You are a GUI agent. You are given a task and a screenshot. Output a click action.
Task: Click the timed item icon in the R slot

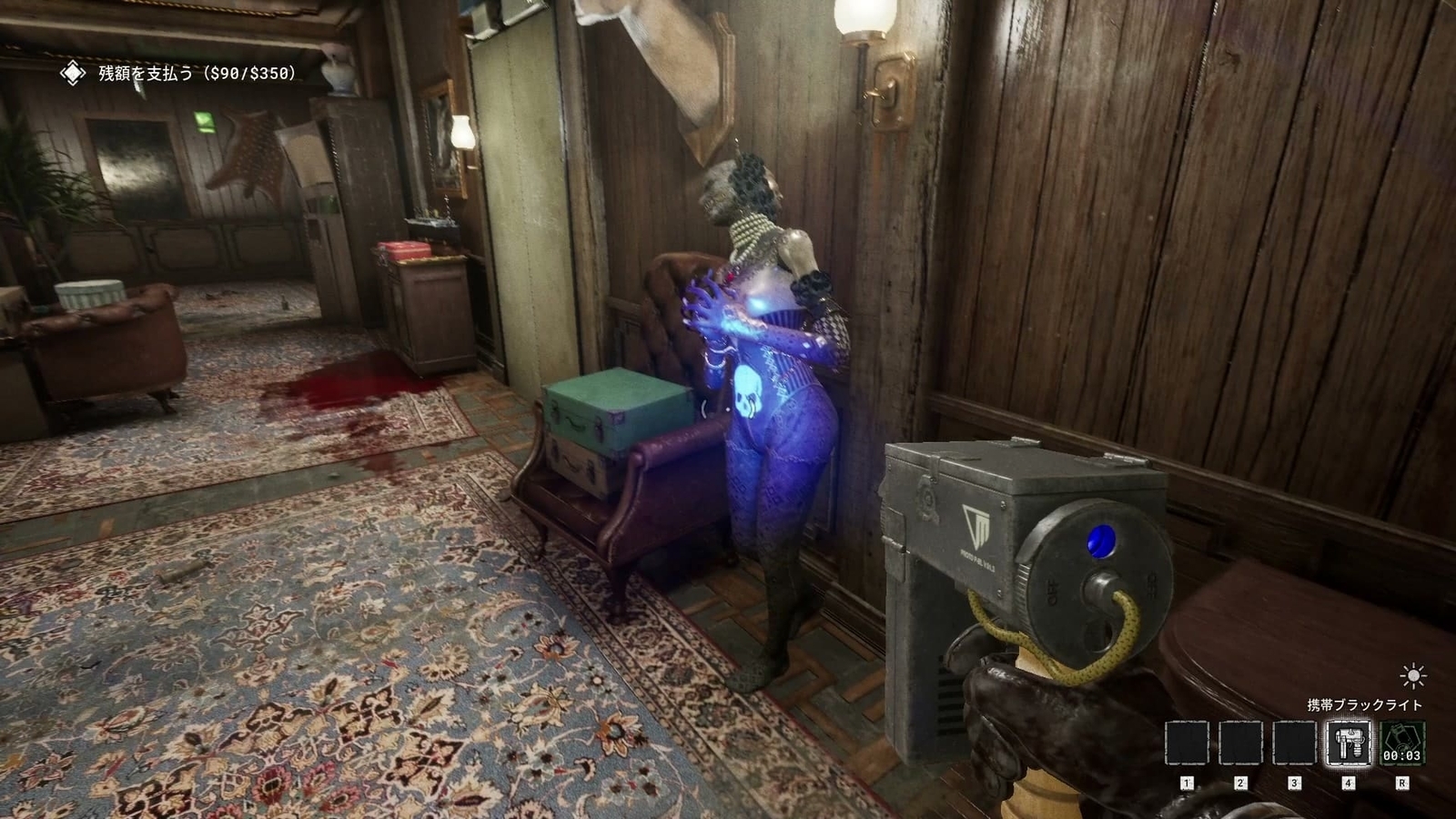click(x=1402, y=743)
